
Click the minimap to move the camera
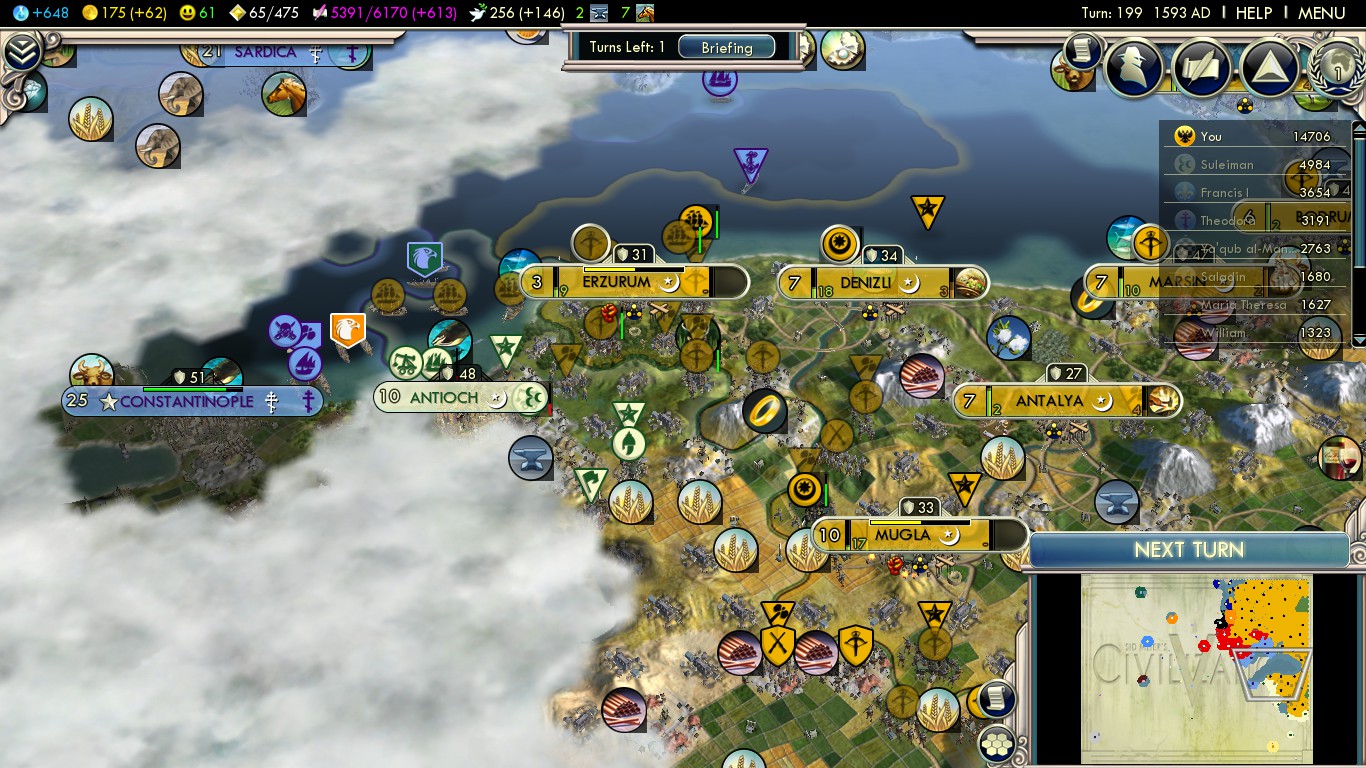(x=1195, y=667)
